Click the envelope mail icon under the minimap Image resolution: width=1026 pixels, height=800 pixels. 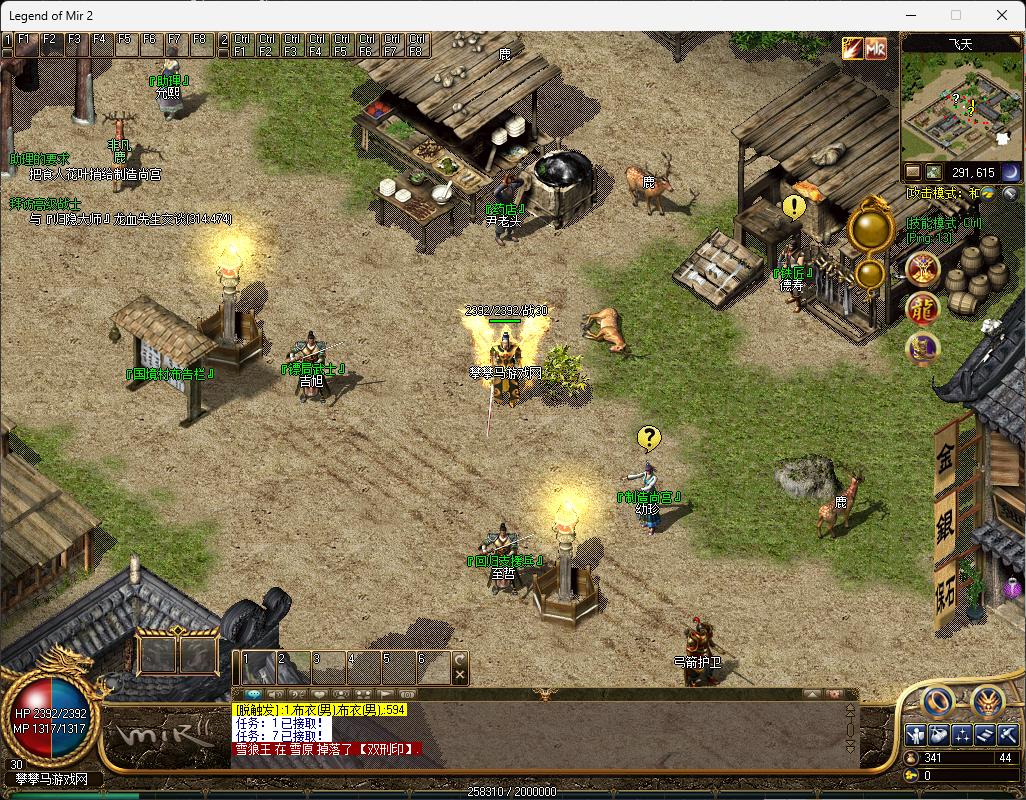coord(913,172)
